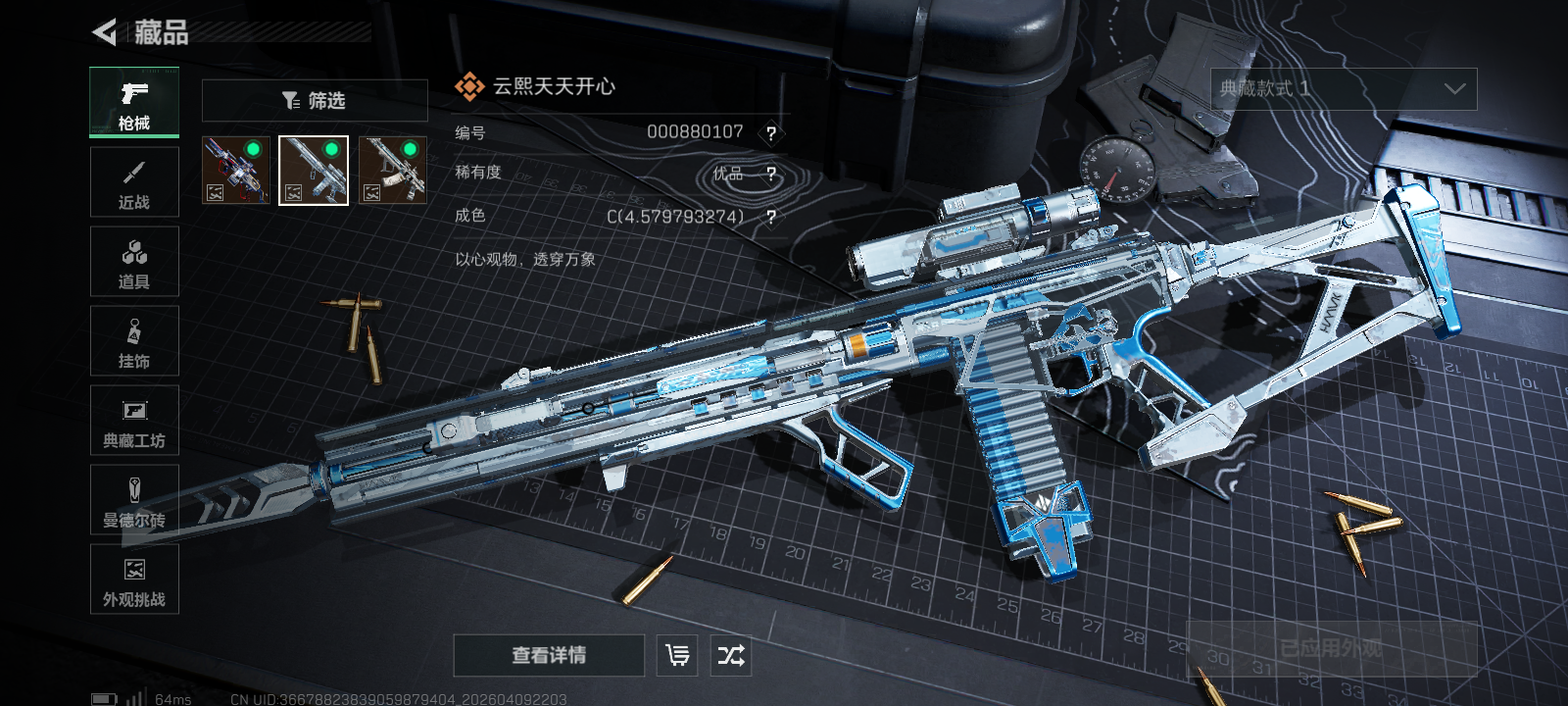1568x706 pixels.
Task: Switch to the 曼德尔砖 tab
Action: pos(134,500)
